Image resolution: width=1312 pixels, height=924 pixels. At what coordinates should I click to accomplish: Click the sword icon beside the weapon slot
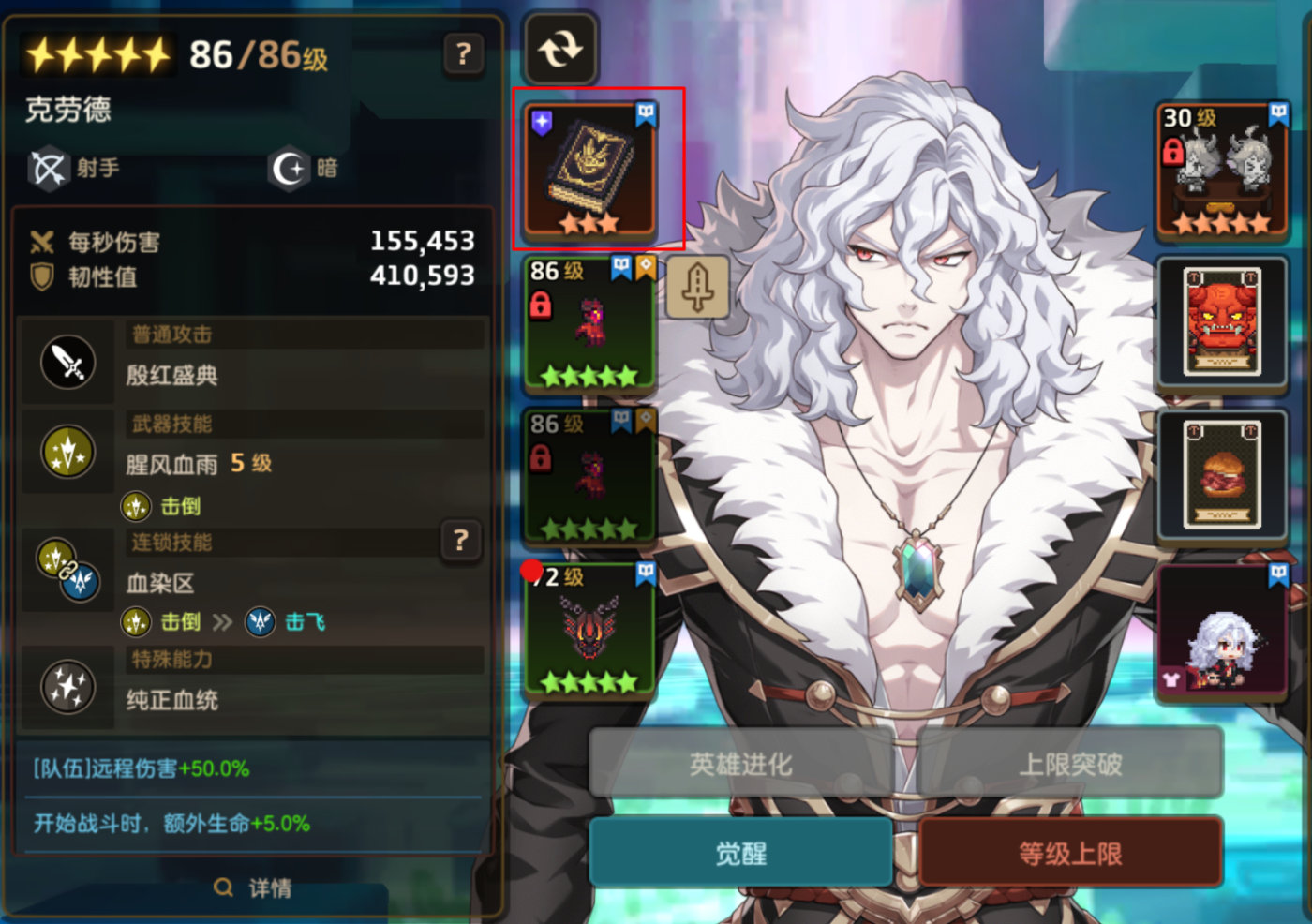[697, 286]
